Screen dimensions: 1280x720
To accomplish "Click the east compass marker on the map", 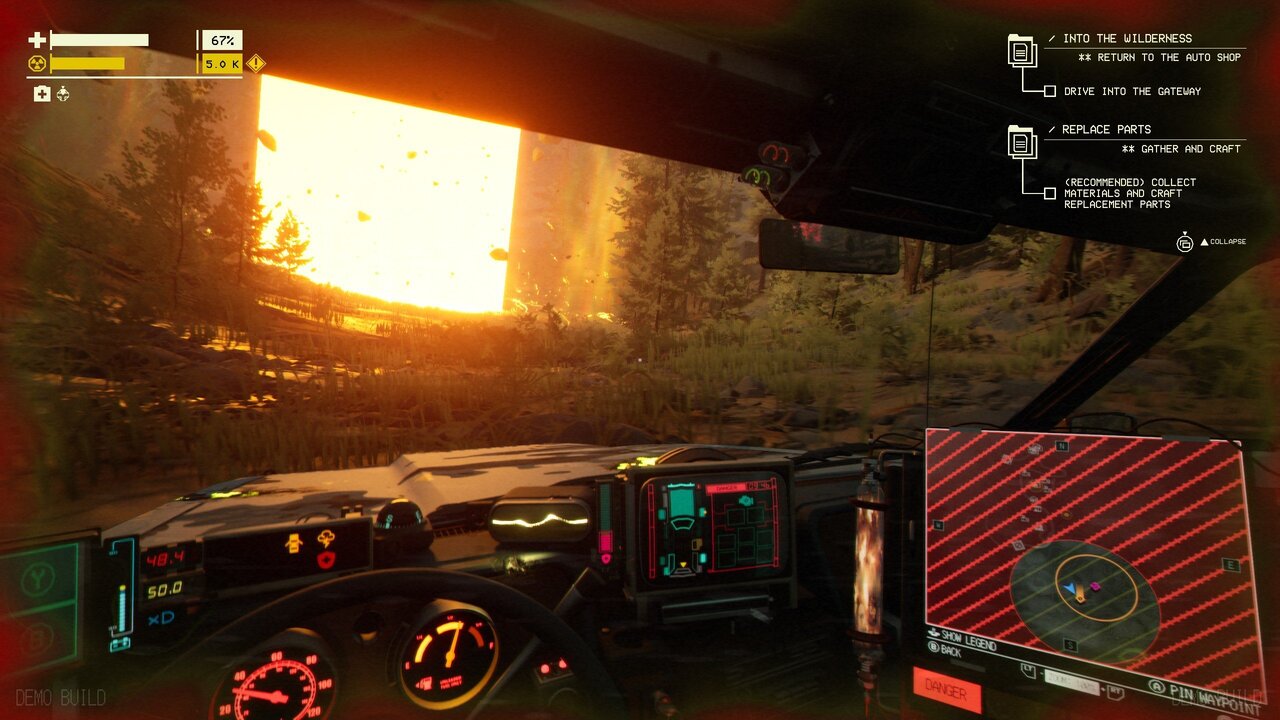I will tap(1231, 565).
